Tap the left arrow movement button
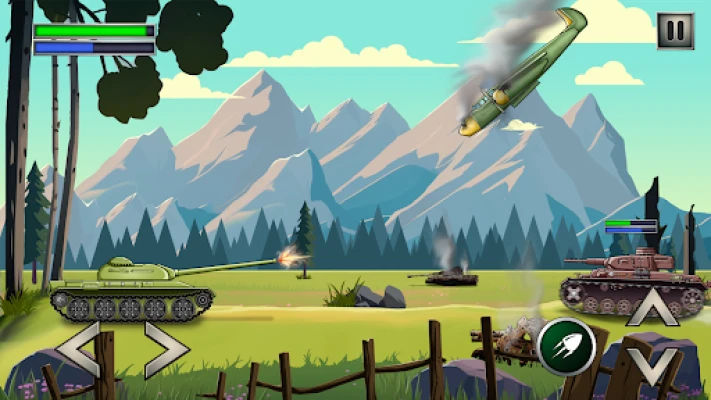 click(x=78, y=348)
